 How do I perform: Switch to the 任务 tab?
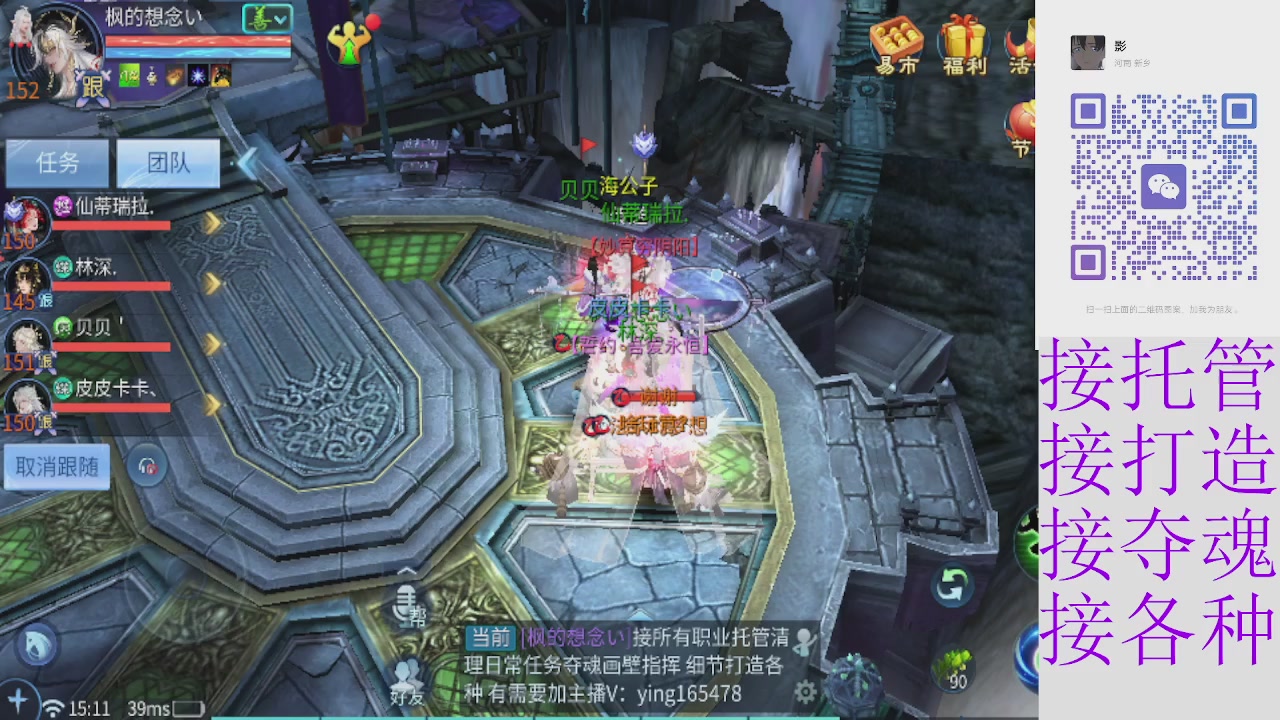pos(57,163)
